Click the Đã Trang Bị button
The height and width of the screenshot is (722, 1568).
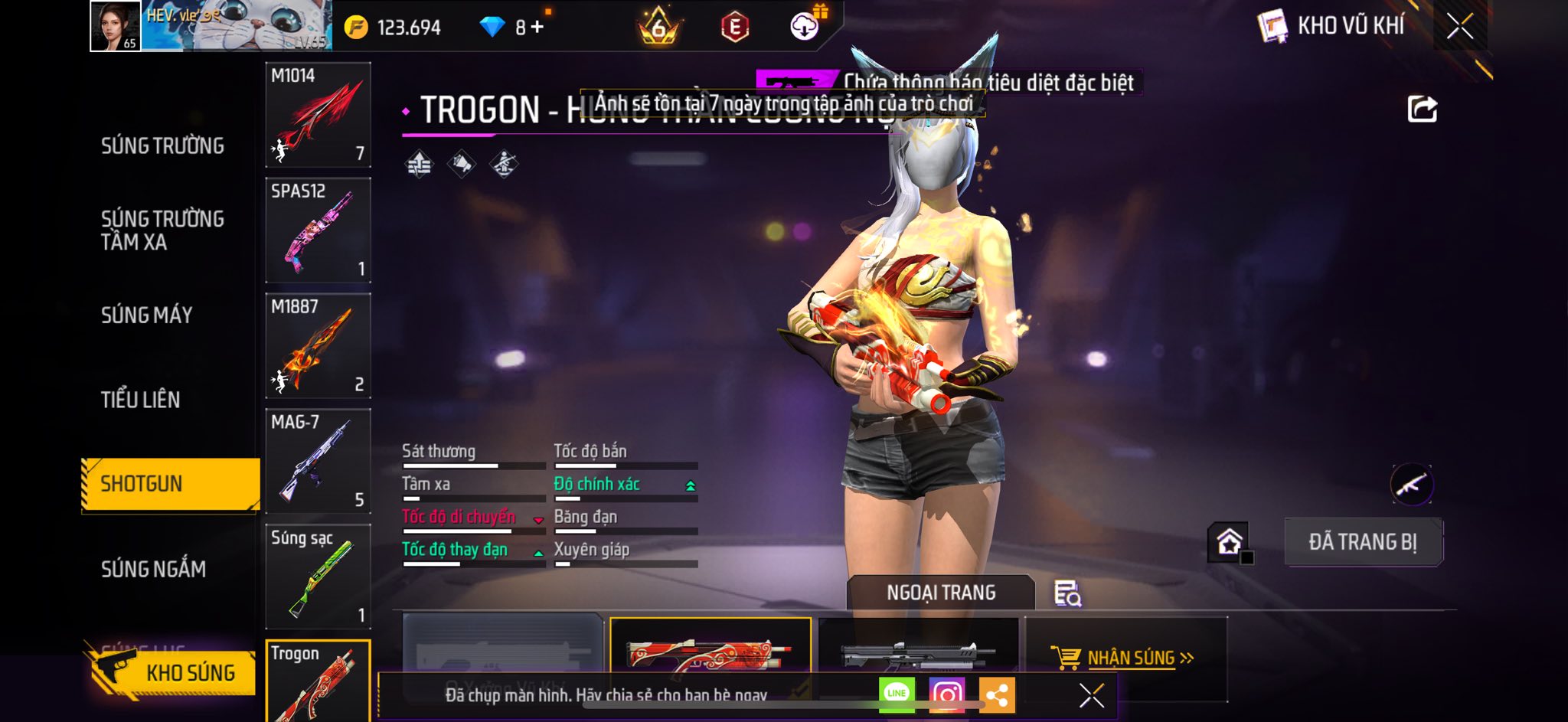(1363, 542)
